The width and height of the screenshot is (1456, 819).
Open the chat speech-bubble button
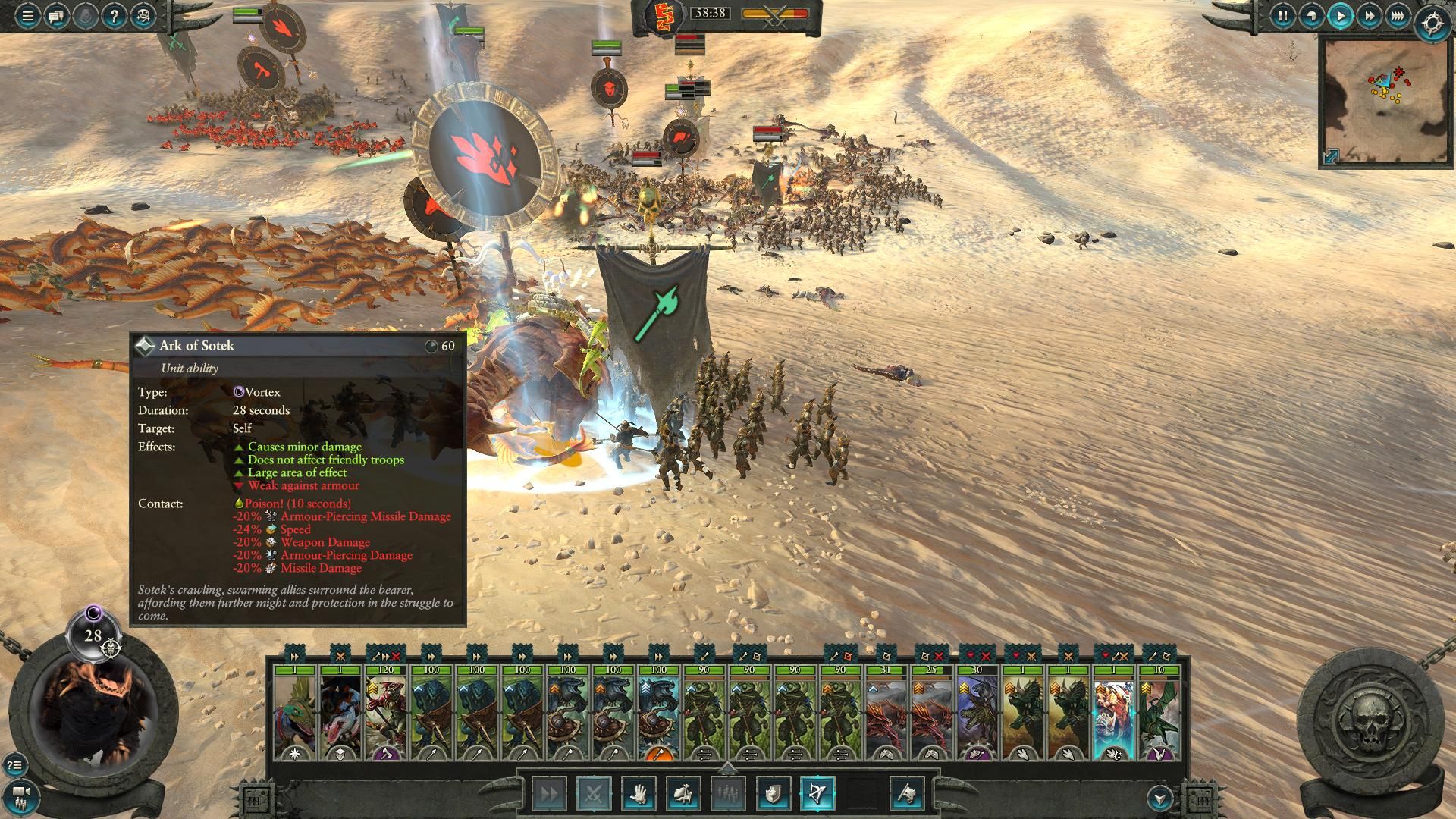(x=56, y=15)
